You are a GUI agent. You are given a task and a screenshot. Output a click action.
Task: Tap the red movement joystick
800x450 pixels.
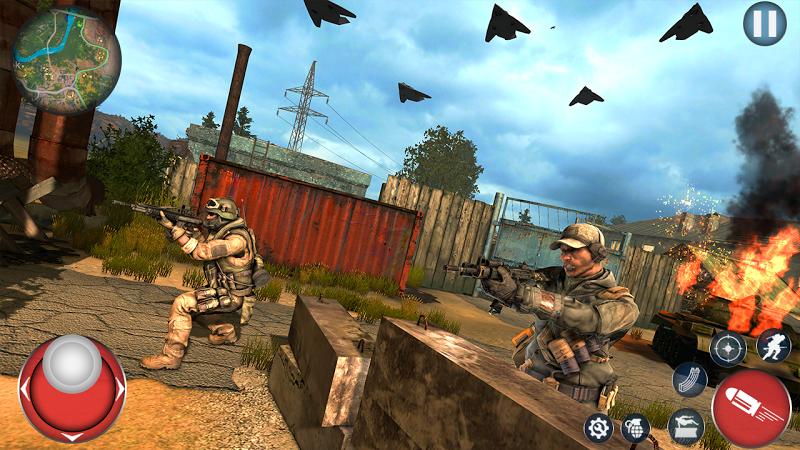72,388
